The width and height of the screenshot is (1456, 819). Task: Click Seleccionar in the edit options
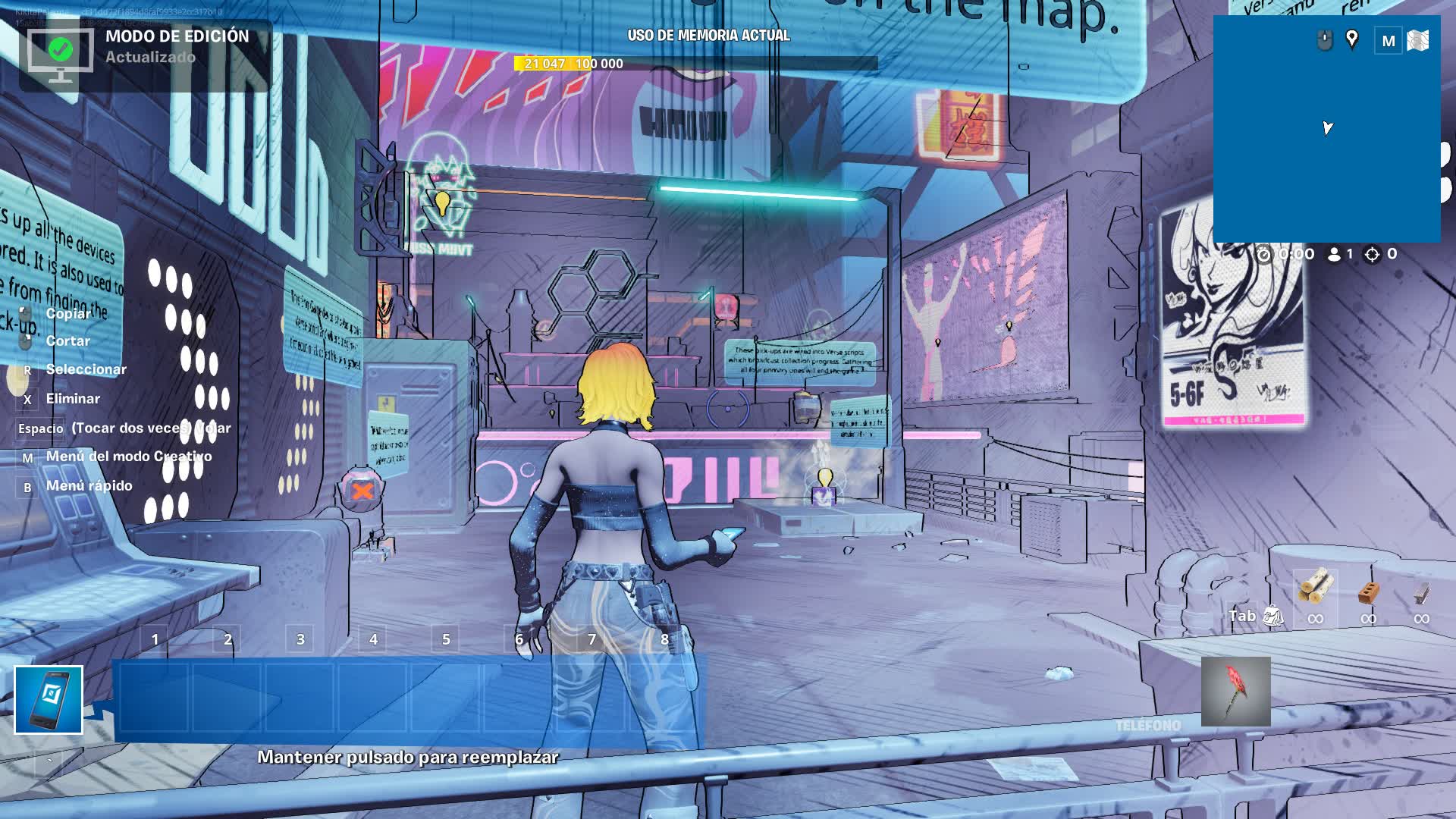pos(86,369)
